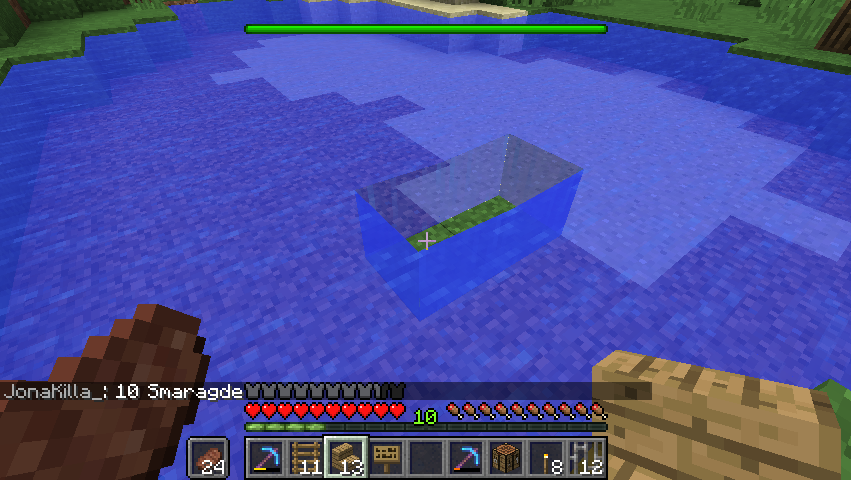Select the stack of 8 torches

(x=546, y=458)
